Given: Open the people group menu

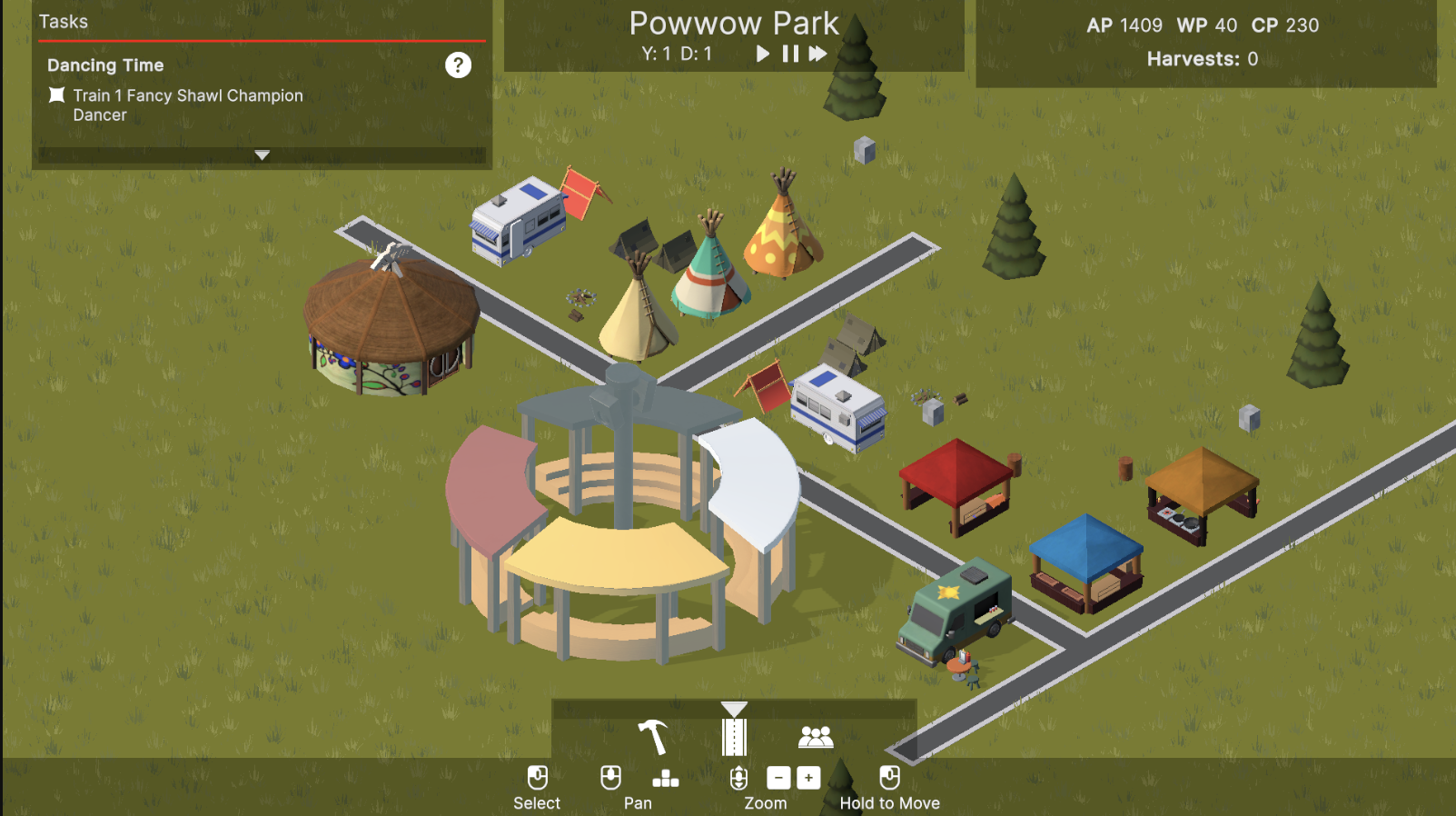Looking at the screenshot, I should tap(815, 737).
